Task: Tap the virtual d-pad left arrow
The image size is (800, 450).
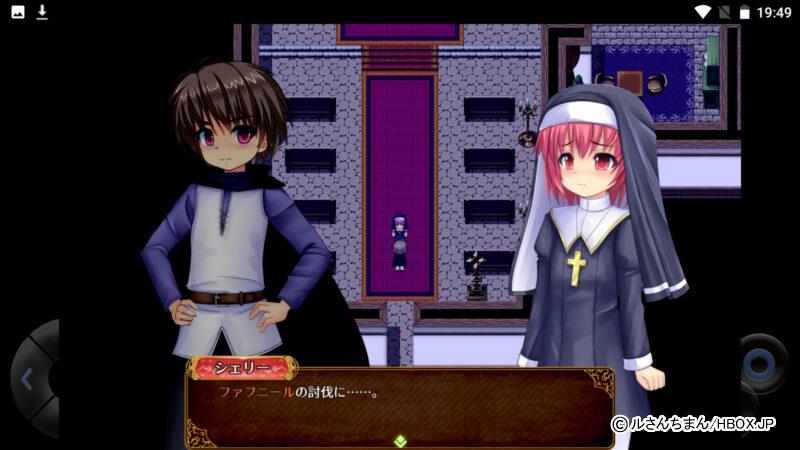Action: tap(27, 380)
